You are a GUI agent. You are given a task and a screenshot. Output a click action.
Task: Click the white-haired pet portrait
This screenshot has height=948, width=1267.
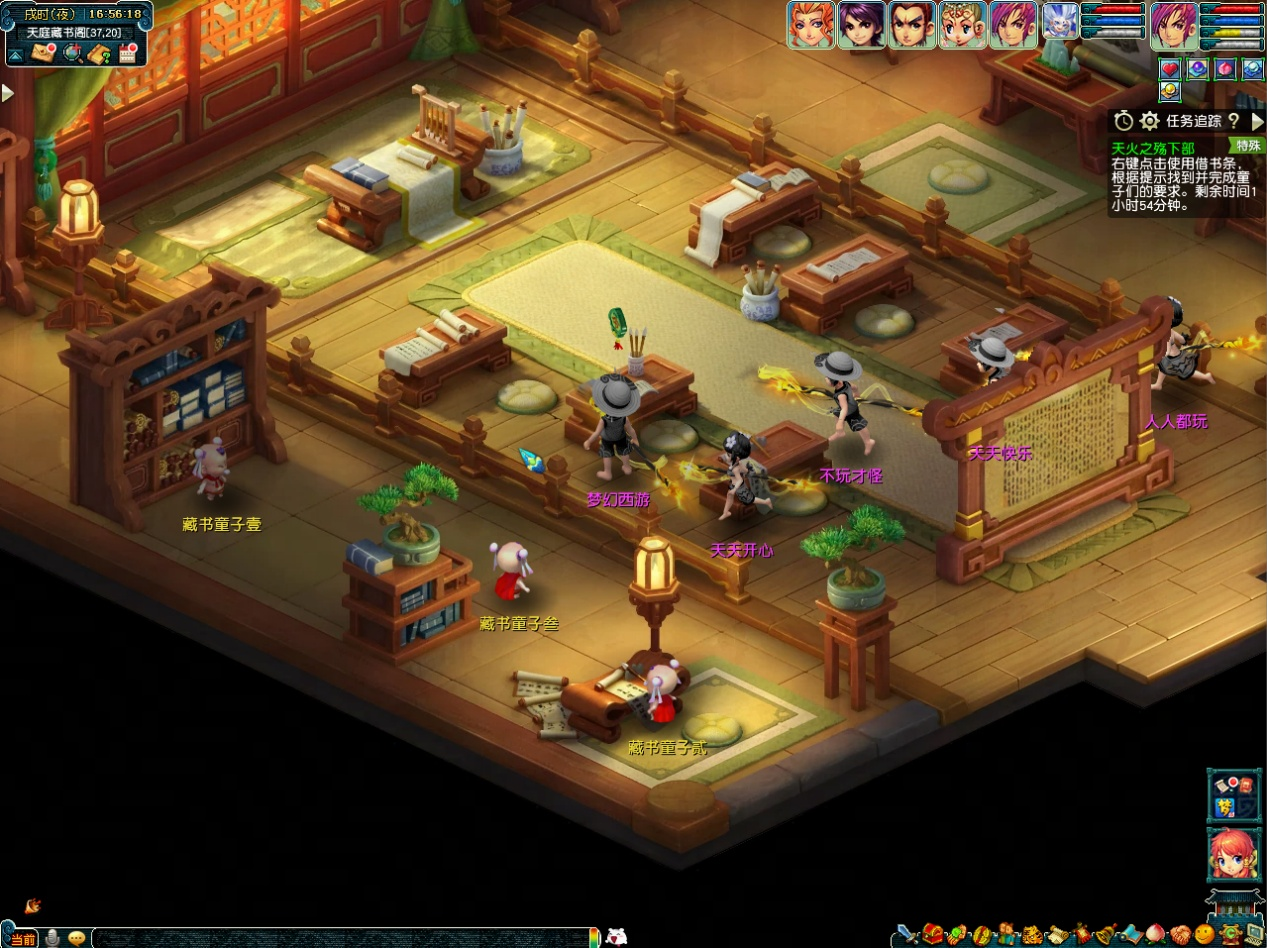[1060, 22]
